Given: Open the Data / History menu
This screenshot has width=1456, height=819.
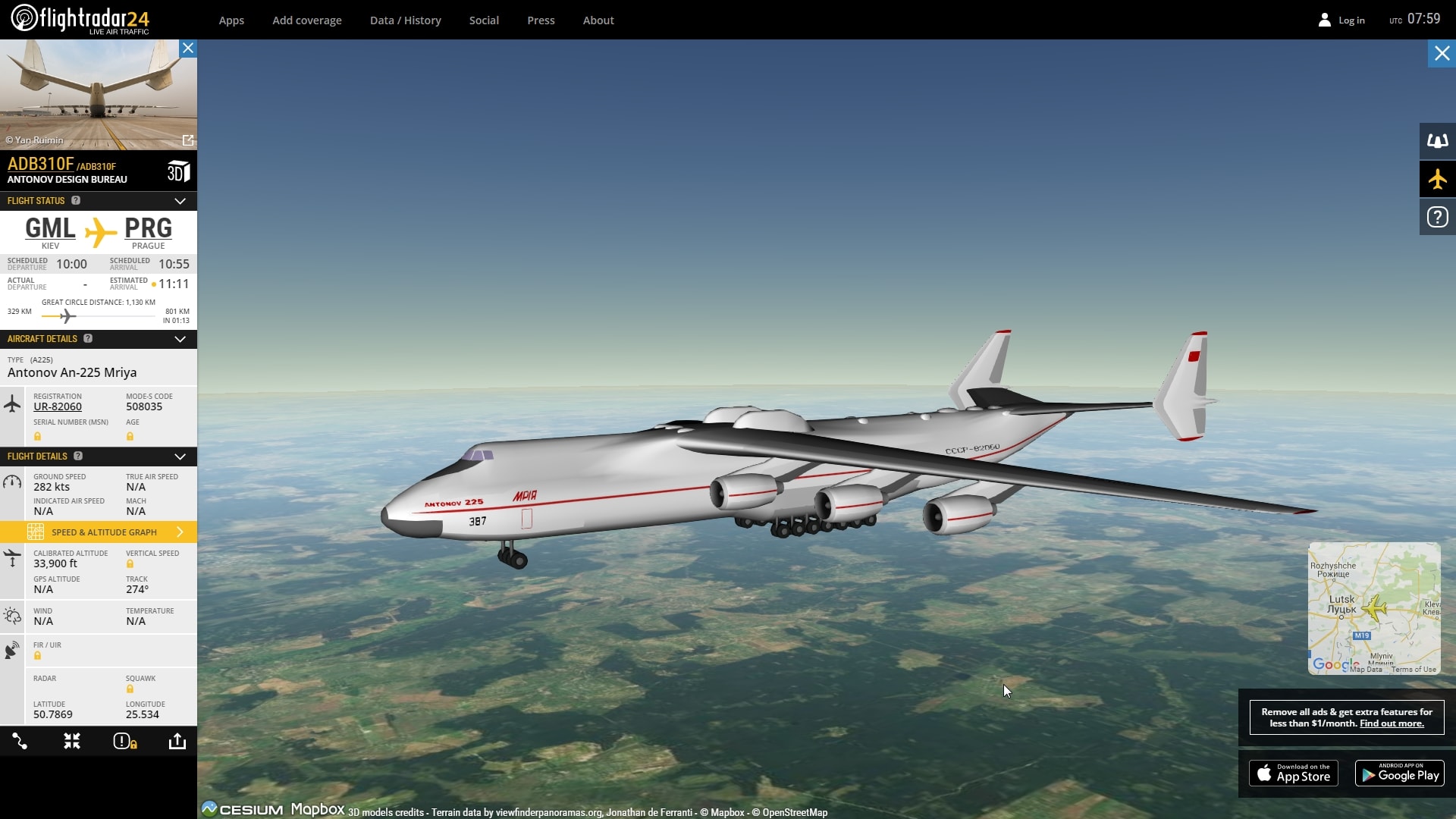Looking at the screenshot, I should pos(406,20).
